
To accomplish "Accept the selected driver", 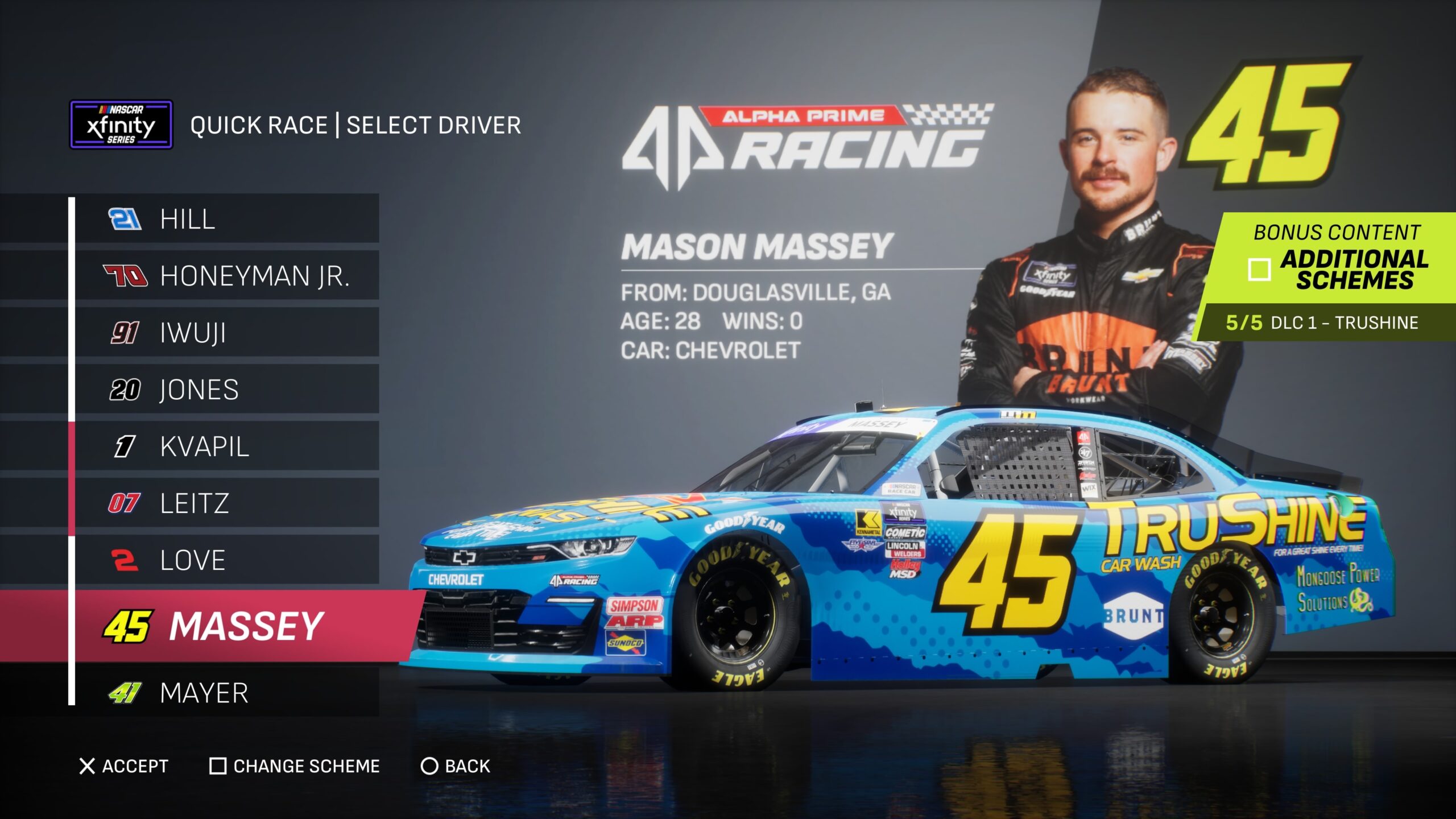I will click(124, 766).
